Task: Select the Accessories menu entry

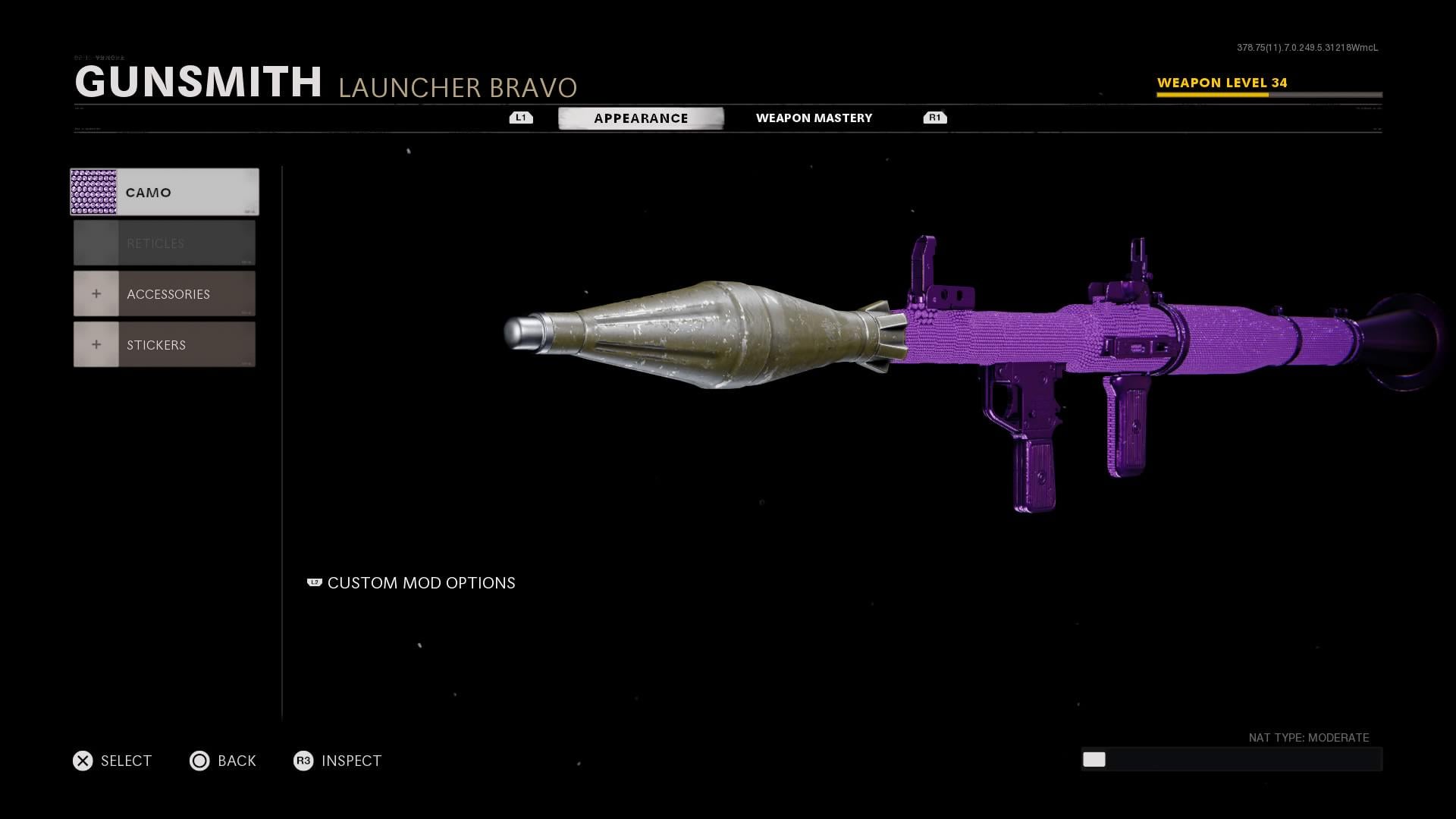Action: click(x=165, y=293)
